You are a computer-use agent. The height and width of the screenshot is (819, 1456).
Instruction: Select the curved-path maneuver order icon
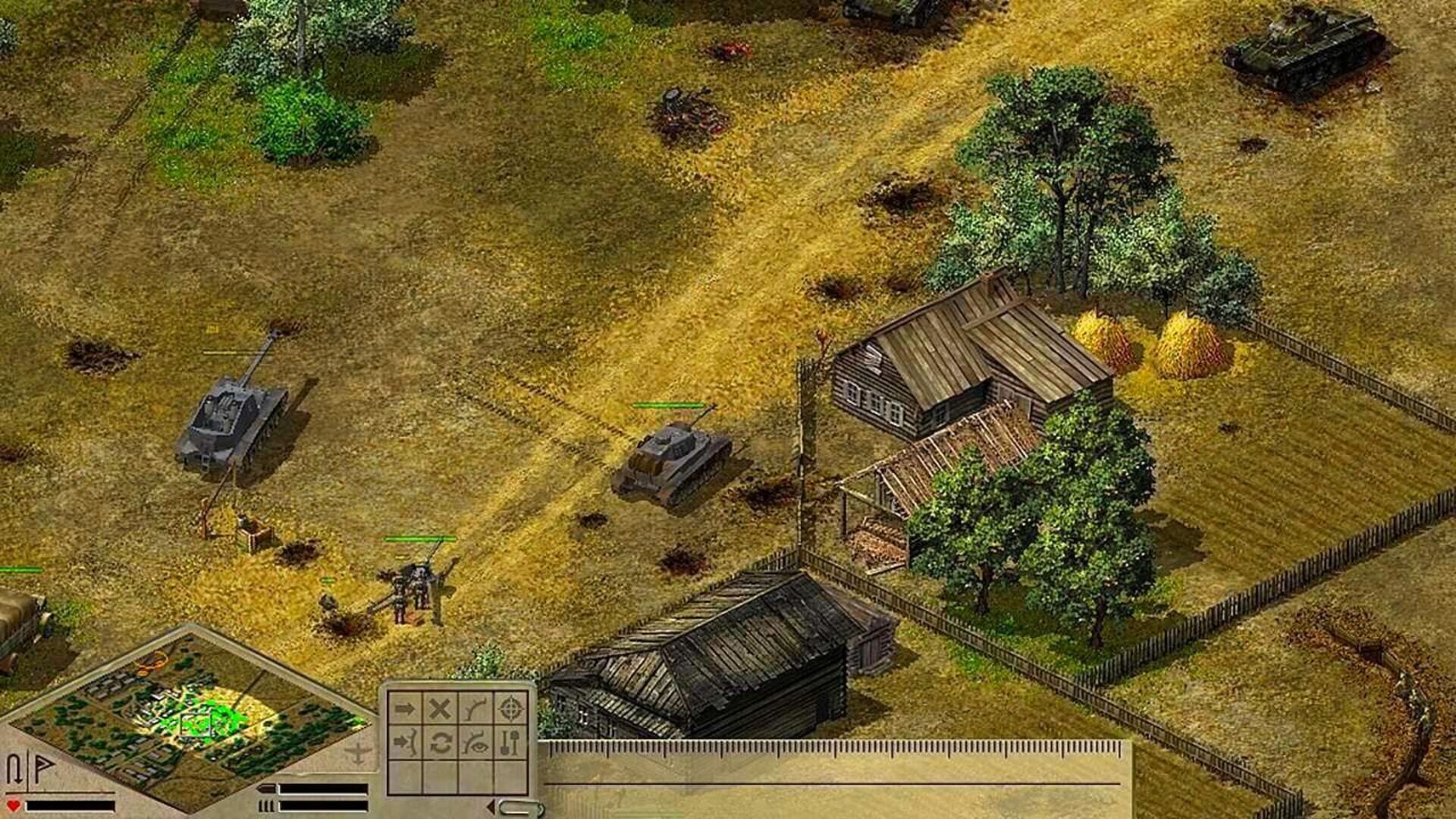(x=475, y=708)
